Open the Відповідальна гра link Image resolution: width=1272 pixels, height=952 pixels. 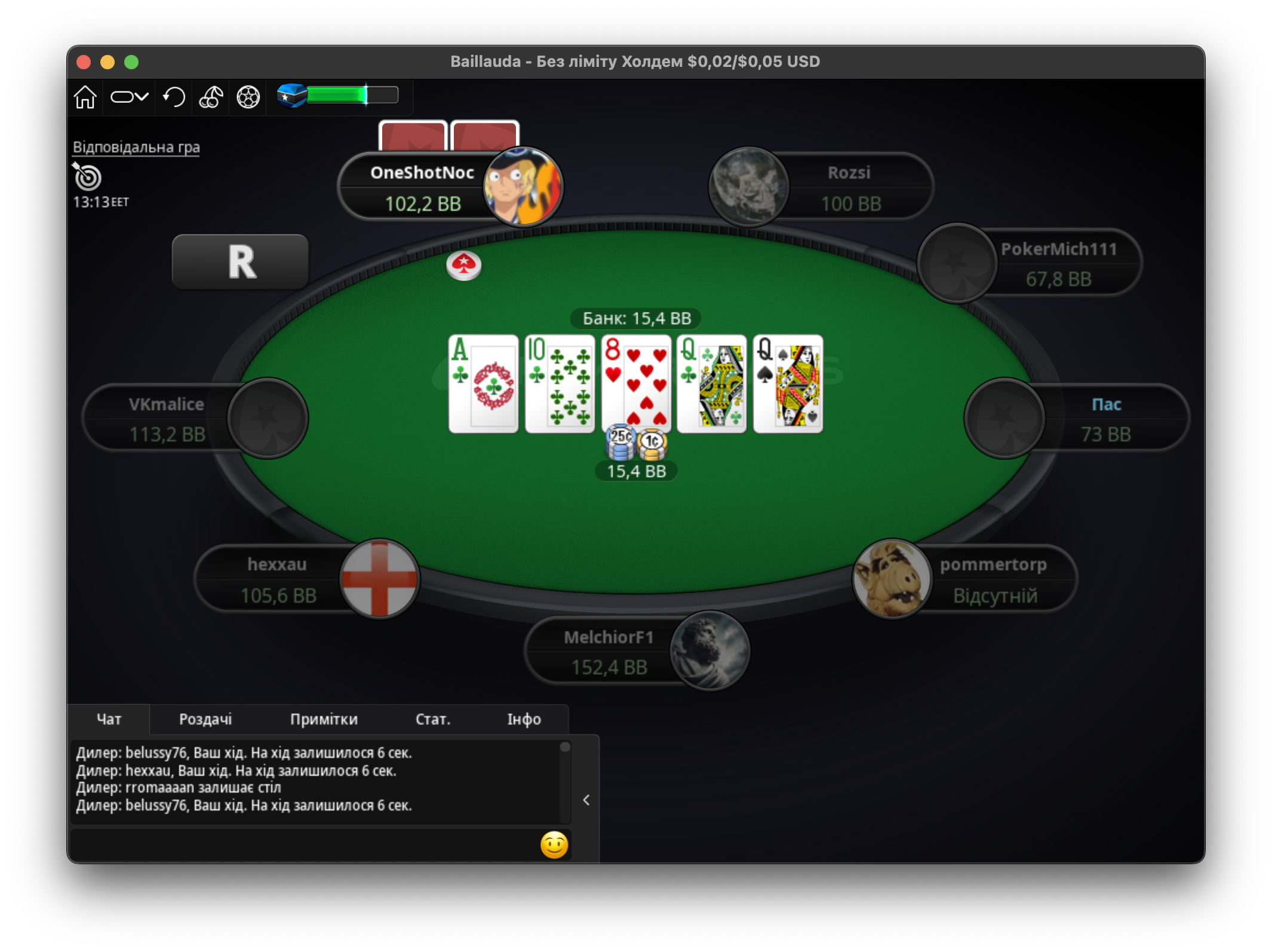136,146
